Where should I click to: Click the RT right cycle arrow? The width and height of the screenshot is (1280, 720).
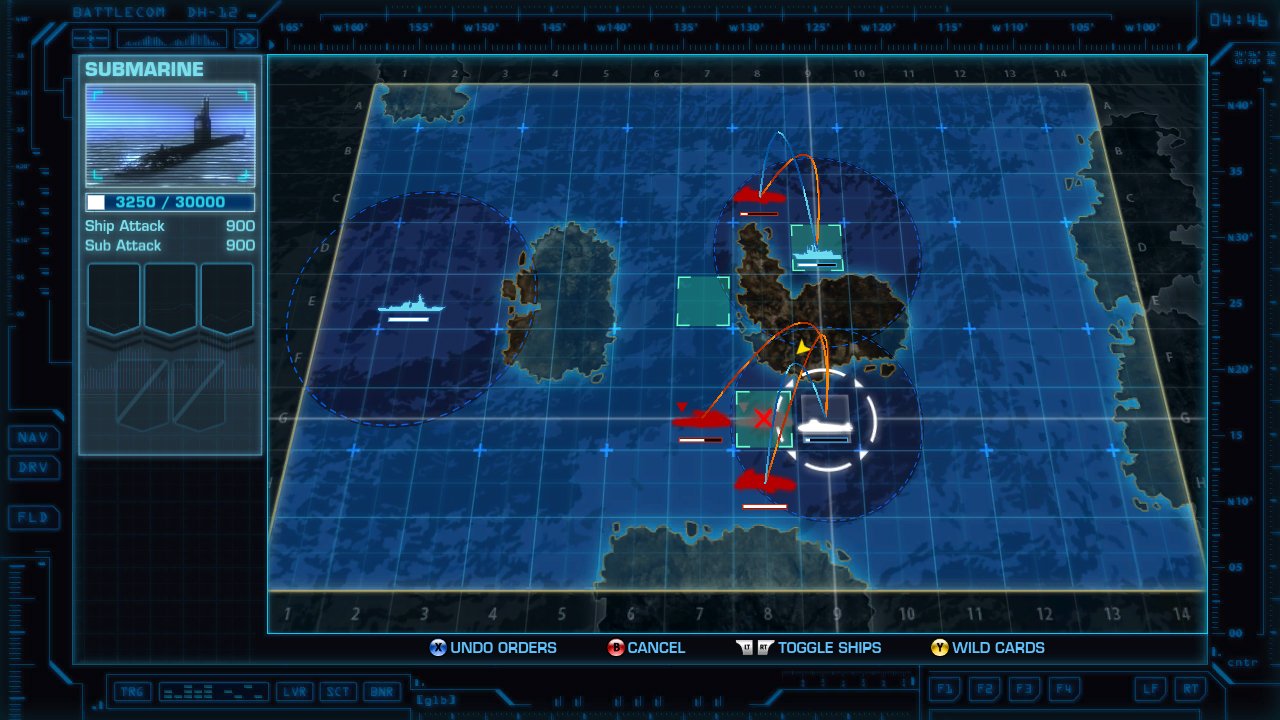pos(1190,689)
